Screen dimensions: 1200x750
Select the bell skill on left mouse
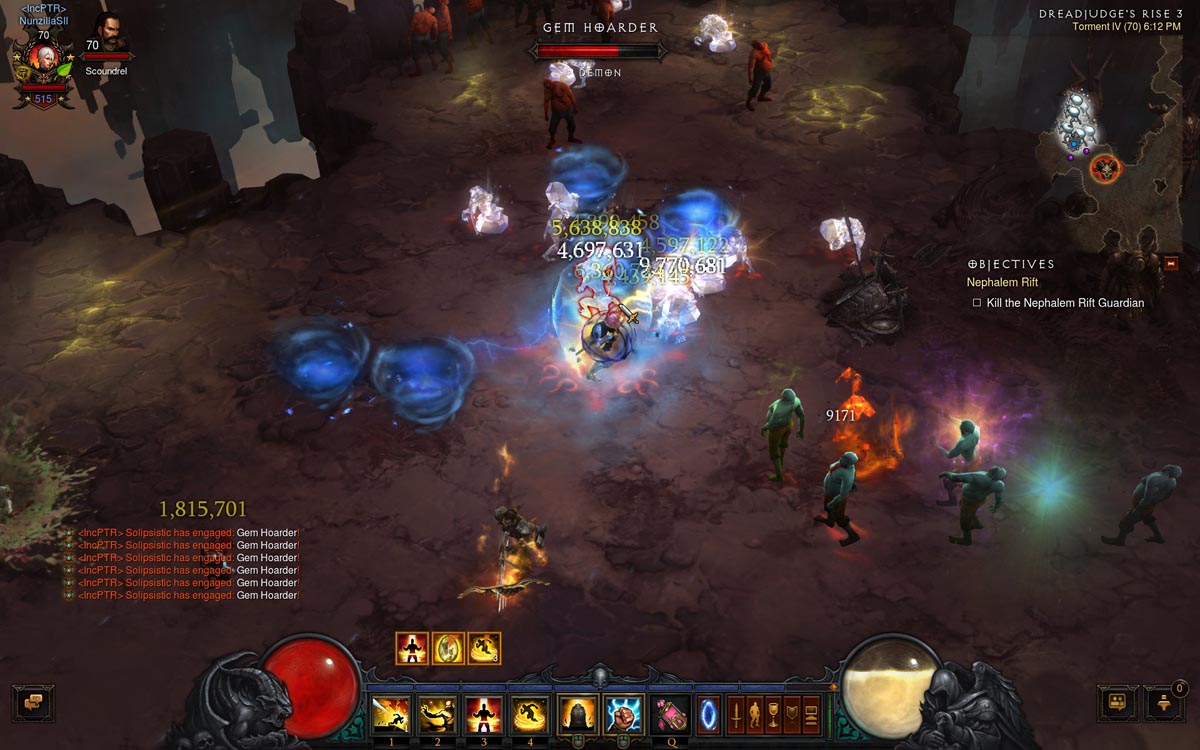pos(577,715)
